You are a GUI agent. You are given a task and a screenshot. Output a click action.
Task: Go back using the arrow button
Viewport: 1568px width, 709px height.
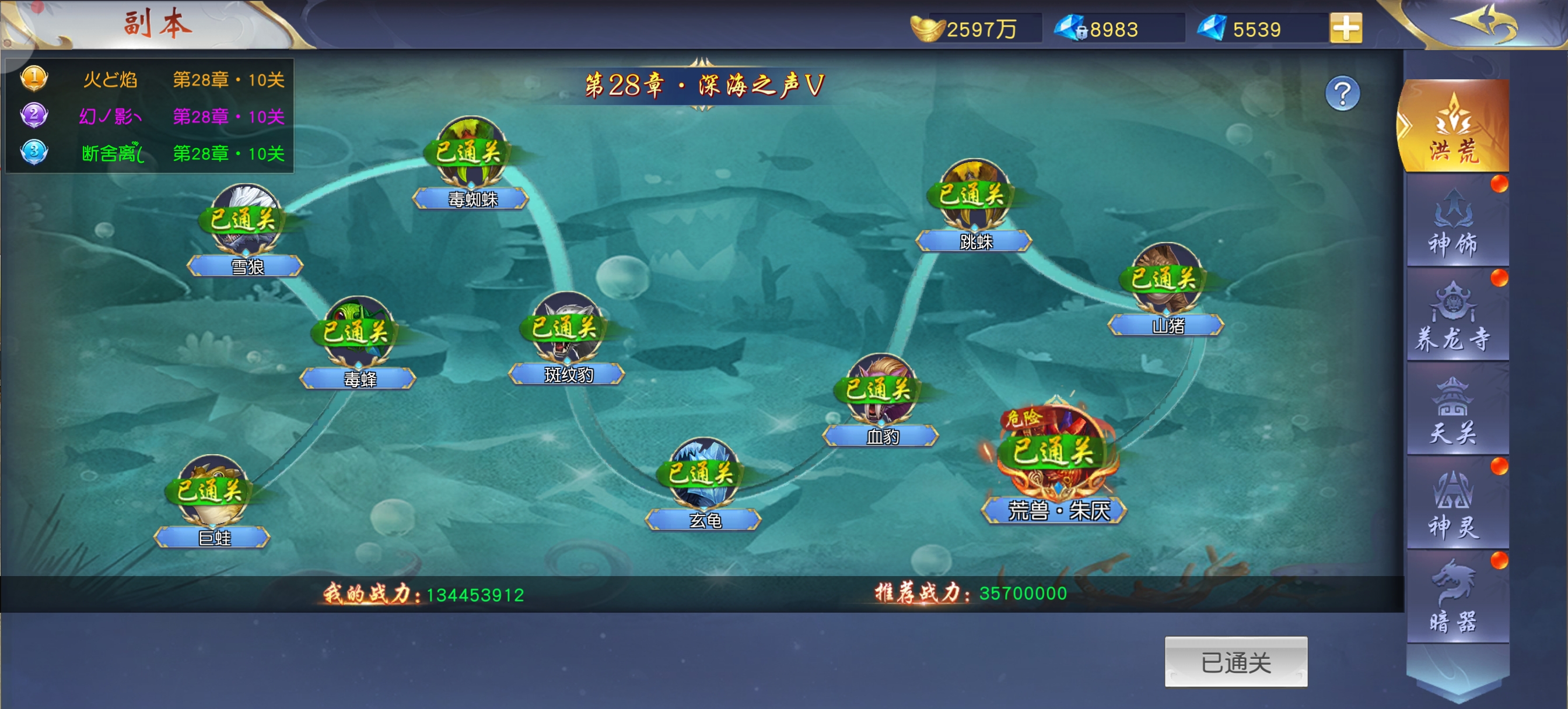tap(1486, 23)
